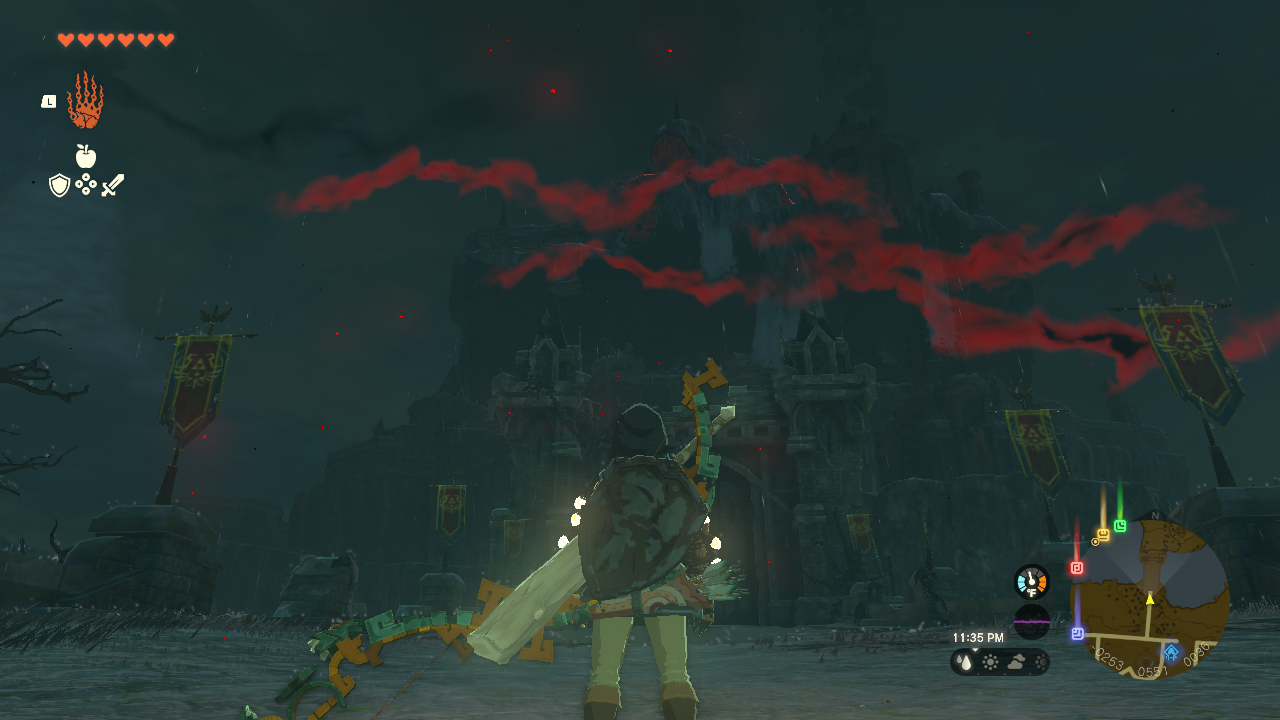Select the blue-purple stamp map marker
Screen dimensions: 1280x720
click(1078, 633)
